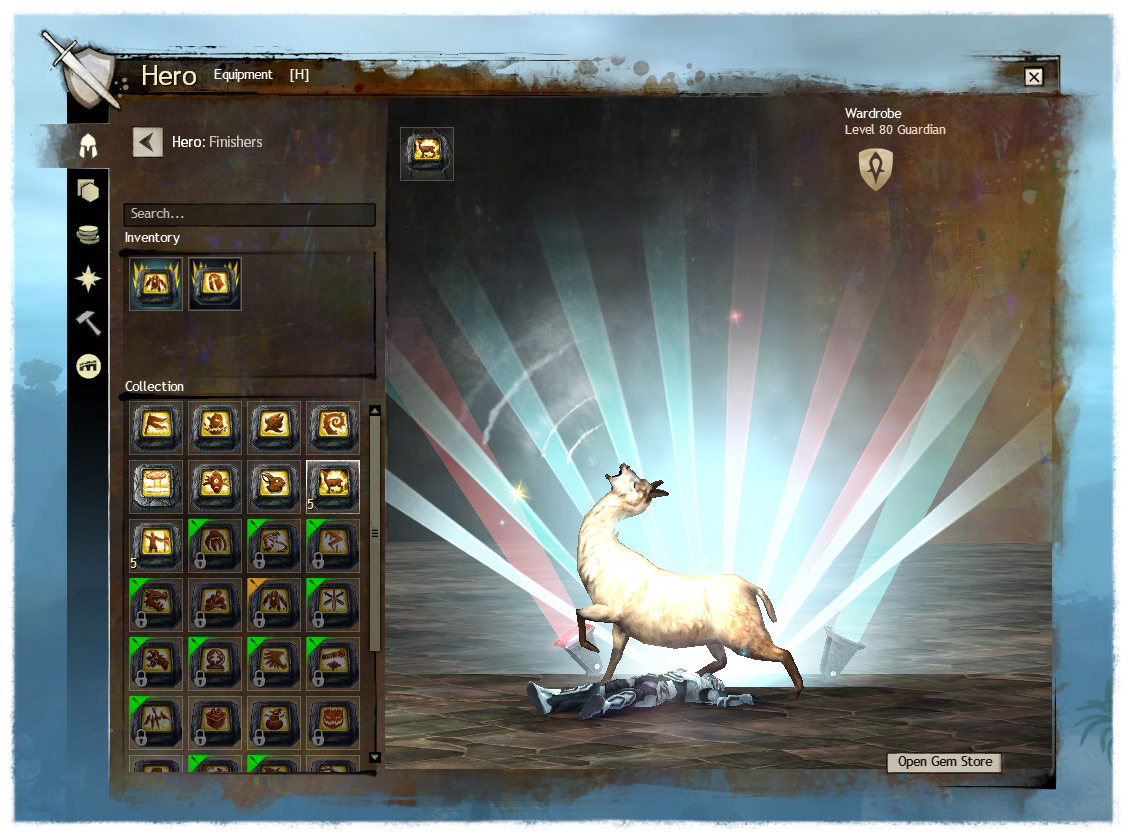Click the collection scroll-up arrow
Image resolution: width=1130 pixels, height=836 pixels.
coord(375,410)
